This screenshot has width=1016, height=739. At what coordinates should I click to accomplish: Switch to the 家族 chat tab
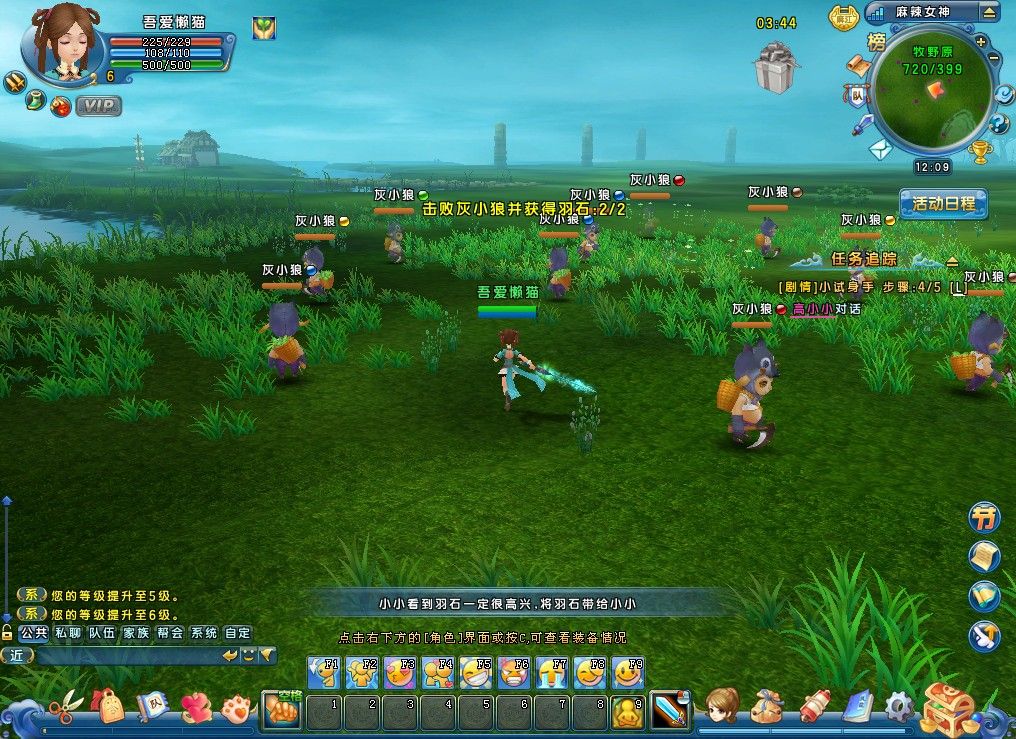pyautogui.click(x=135, y=632)
